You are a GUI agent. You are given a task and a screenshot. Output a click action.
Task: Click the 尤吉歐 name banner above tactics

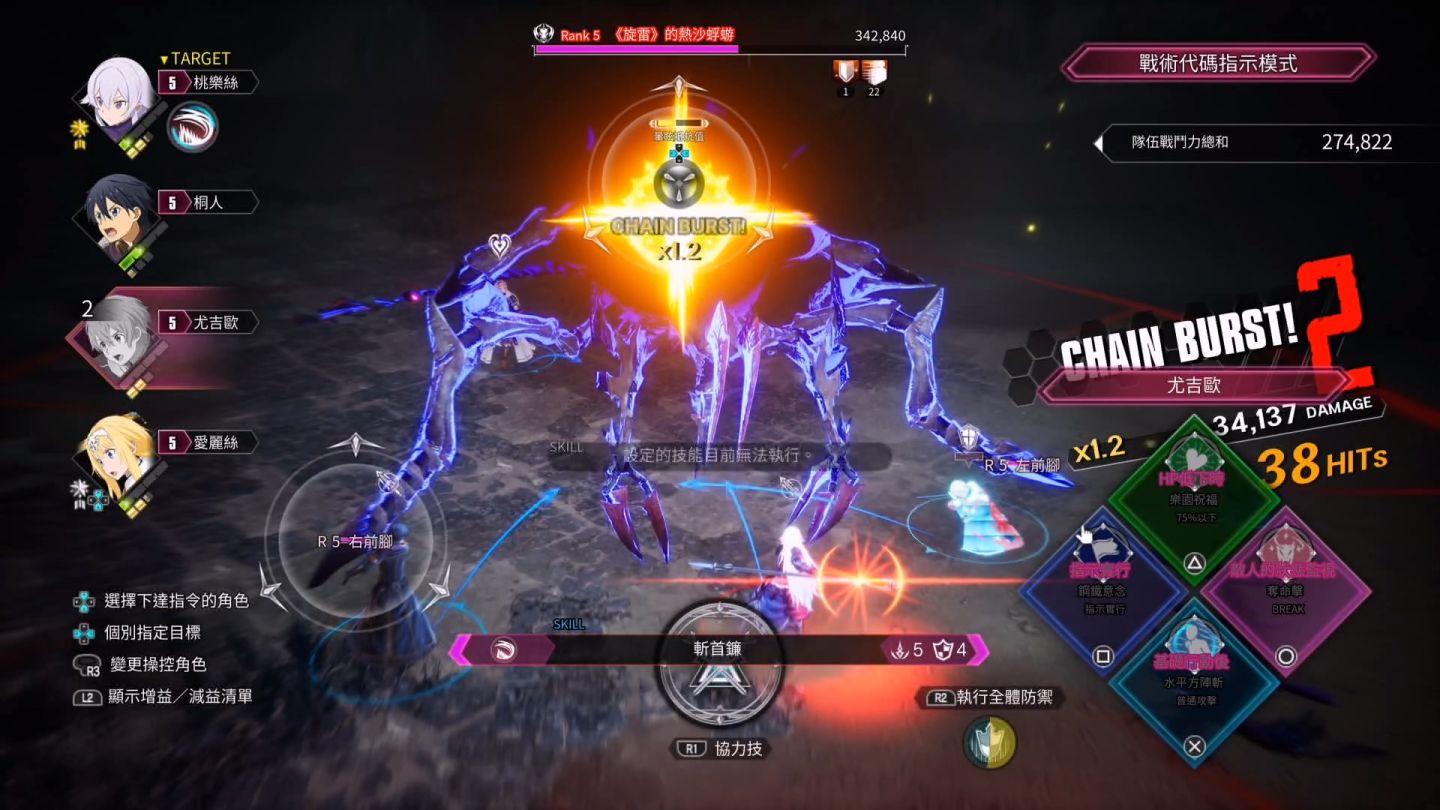pyautogui.click(x=1194, y=384)
